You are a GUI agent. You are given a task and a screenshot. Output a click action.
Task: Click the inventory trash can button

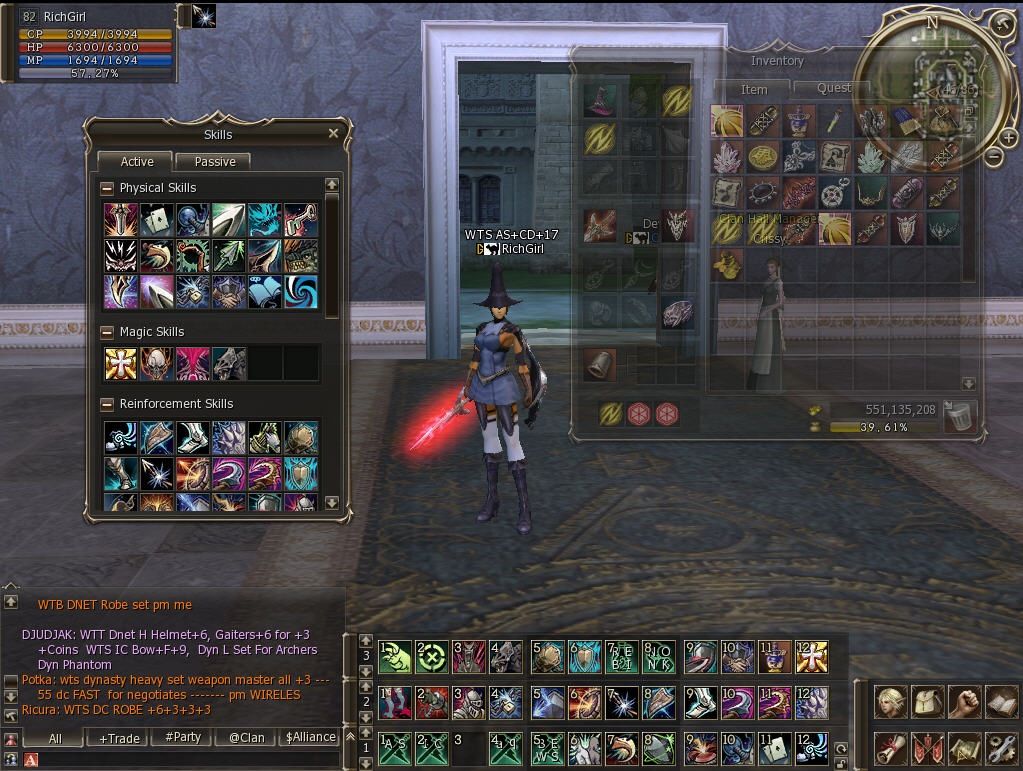[x=959, y=416]
